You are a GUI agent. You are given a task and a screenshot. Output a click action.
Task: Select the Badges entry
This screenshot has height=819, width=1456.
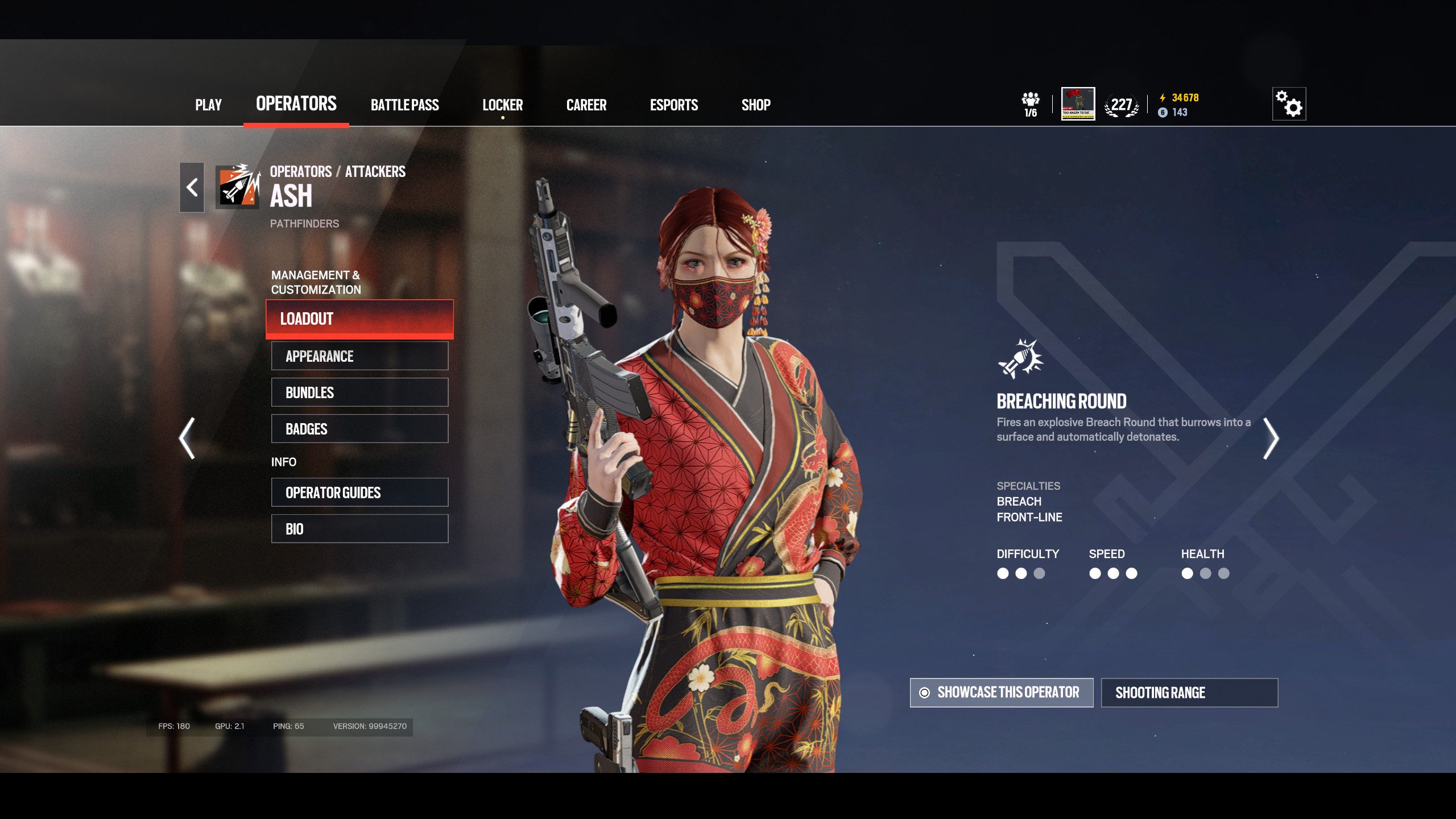point(359,429)
